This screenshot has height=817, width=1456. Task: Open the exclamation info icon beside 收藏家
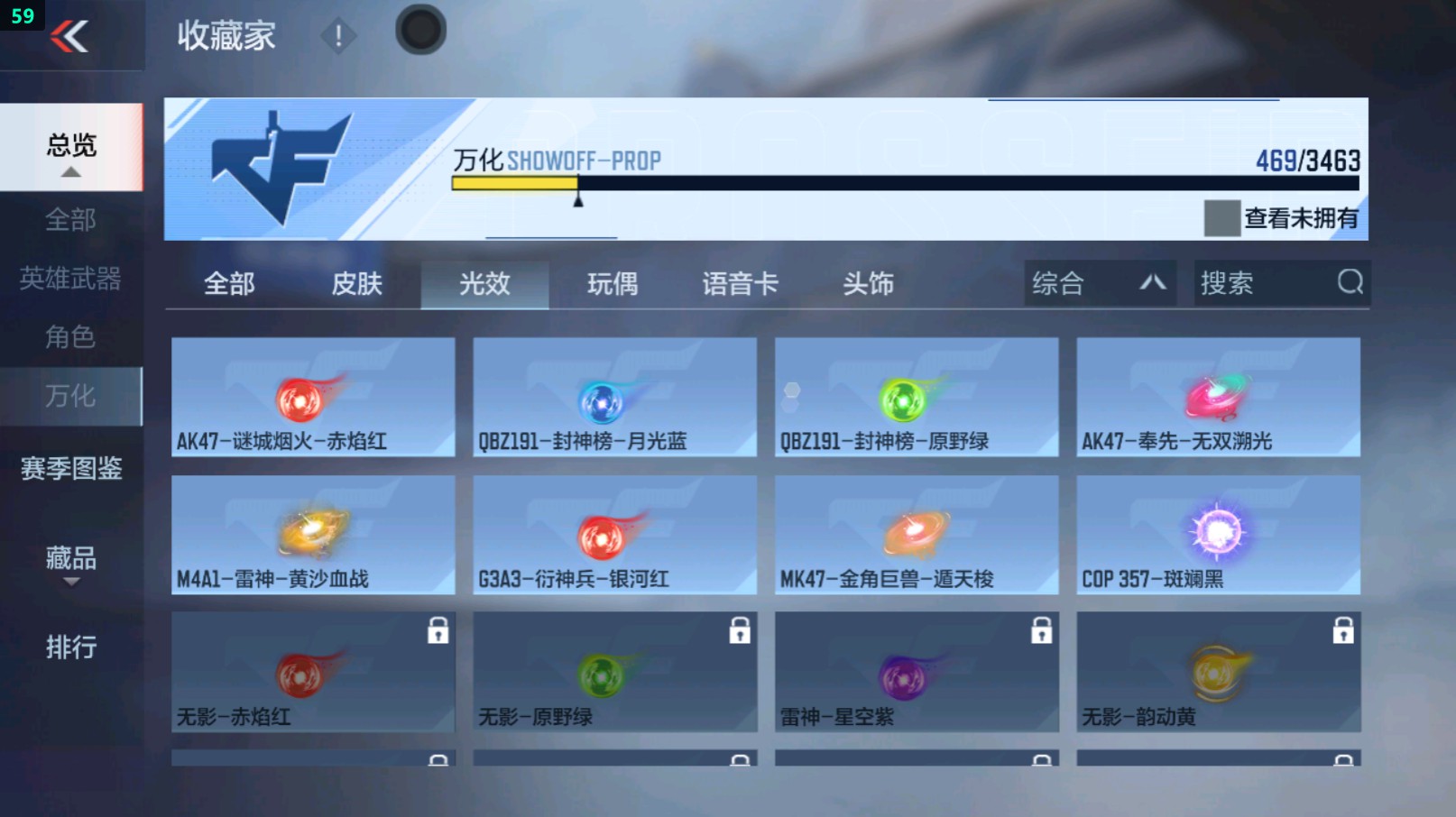point(338,38)
